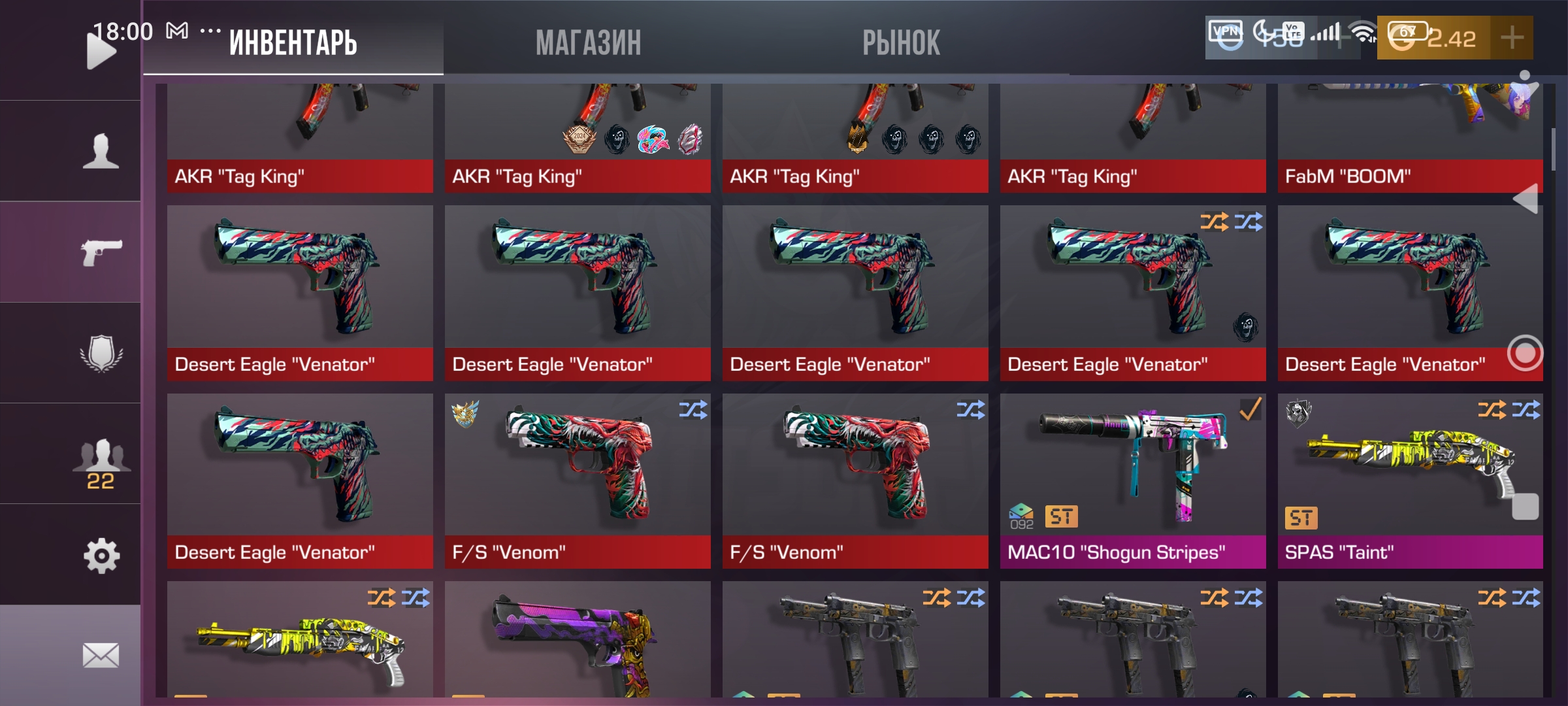Screen dimensions: 1568x706
Task: Open the shield badge clan section
Action: pyautogui.click(x=101, y=353)
